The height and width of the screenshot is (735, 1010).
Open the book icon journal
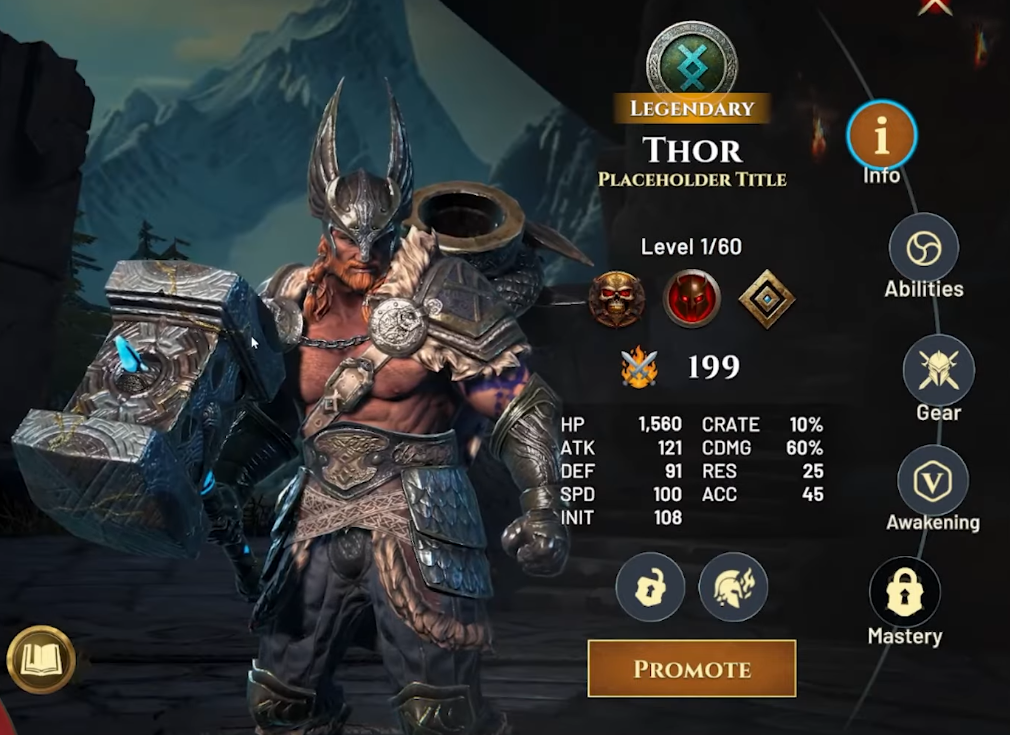41,660
